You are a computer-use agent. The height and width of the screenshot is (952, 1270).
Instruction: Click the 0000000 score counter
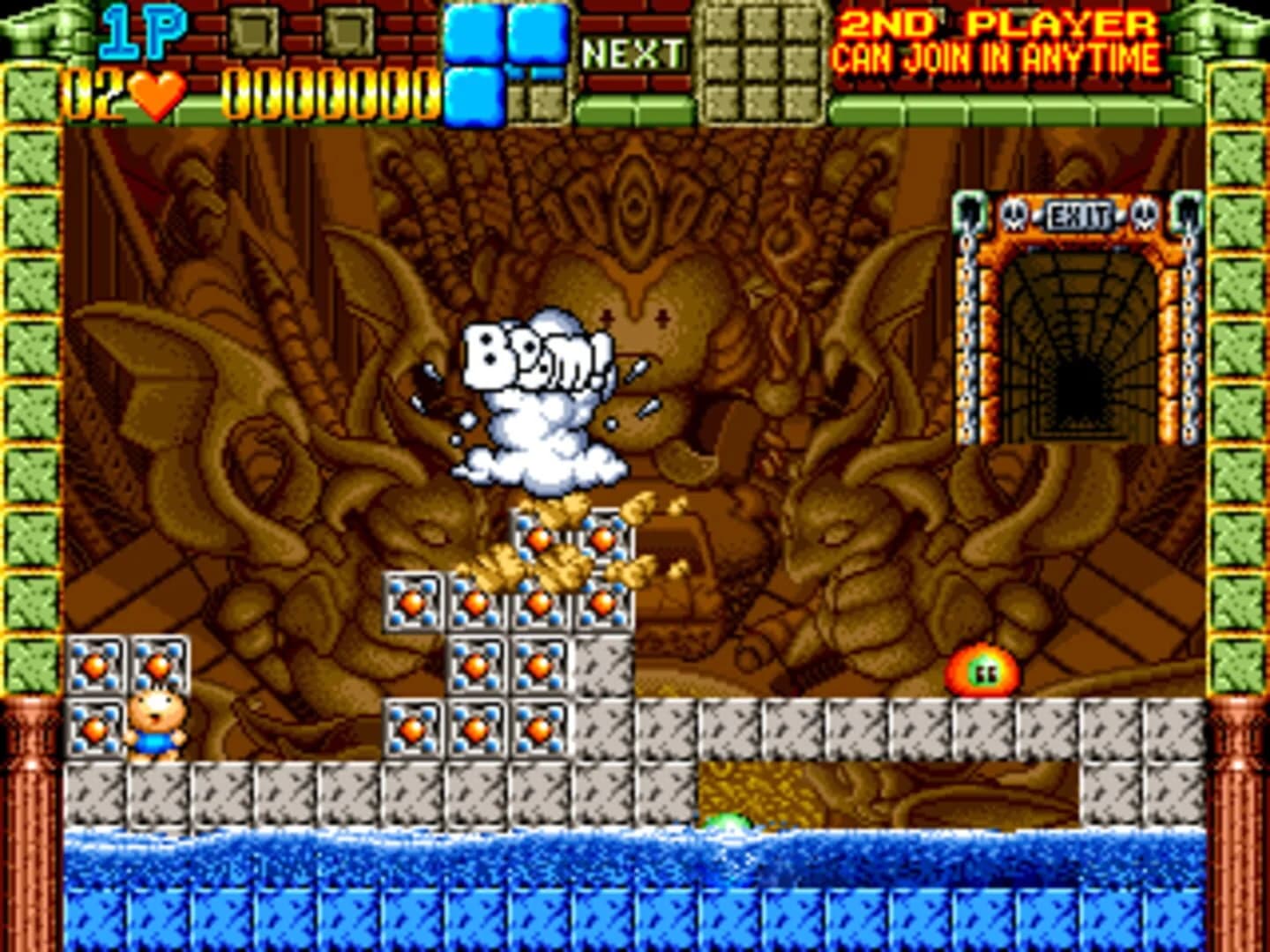pos(325,93)
